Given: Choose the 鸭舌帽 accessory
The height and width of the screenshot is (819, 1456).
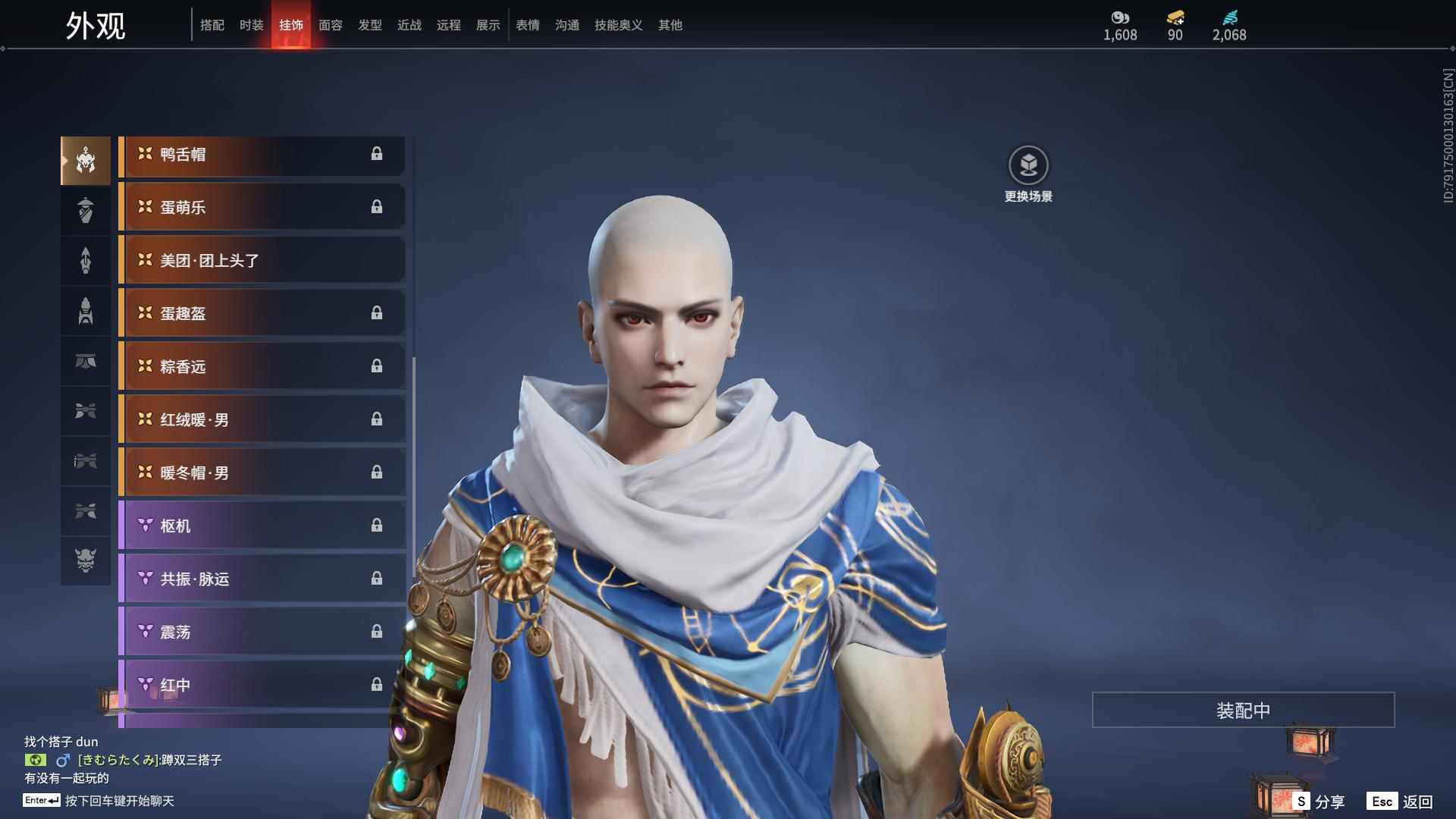Looking at the screenshot, I should (x=262, y=155).
